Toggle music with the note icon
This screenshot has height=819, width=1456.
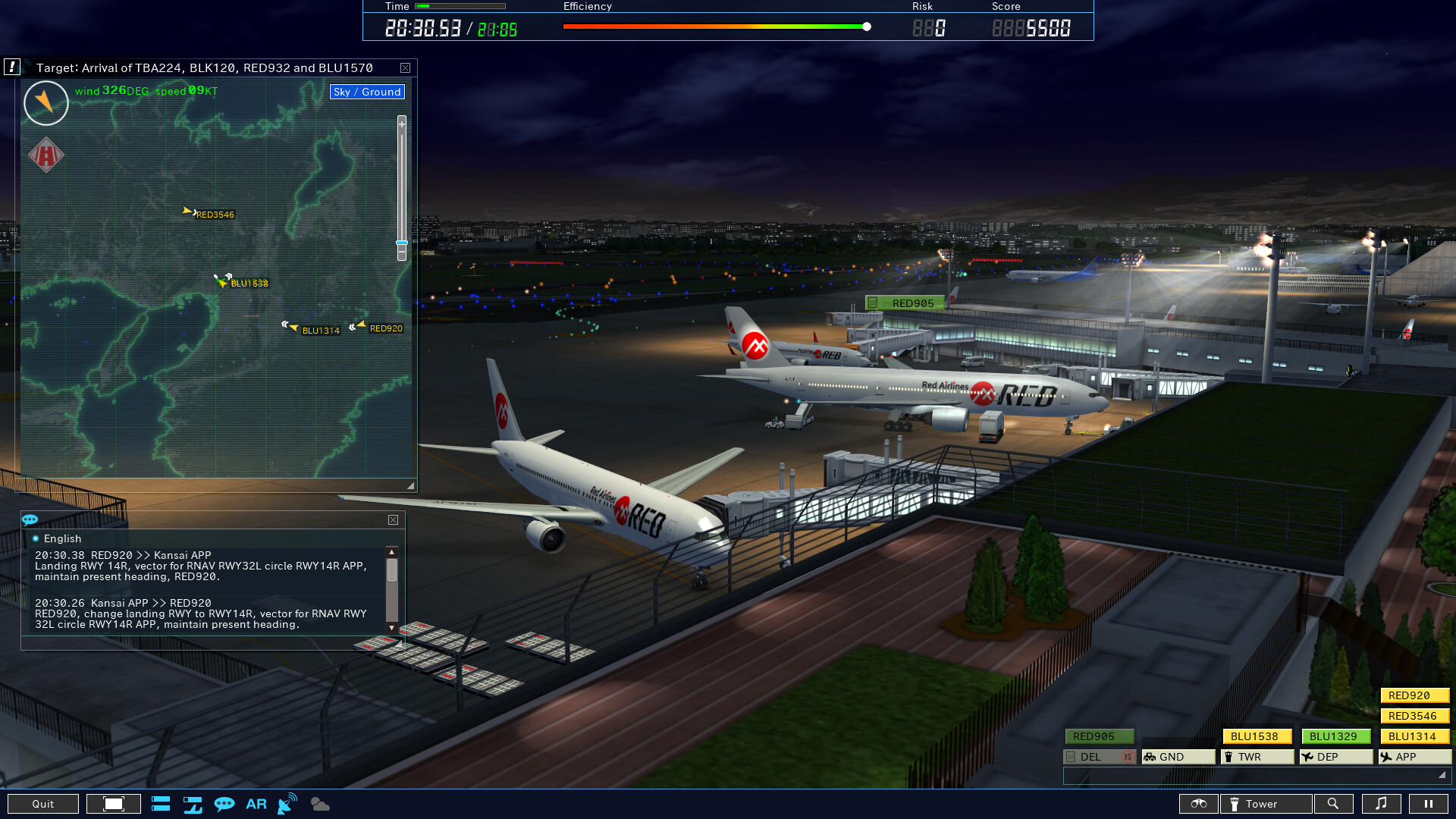1382,804
